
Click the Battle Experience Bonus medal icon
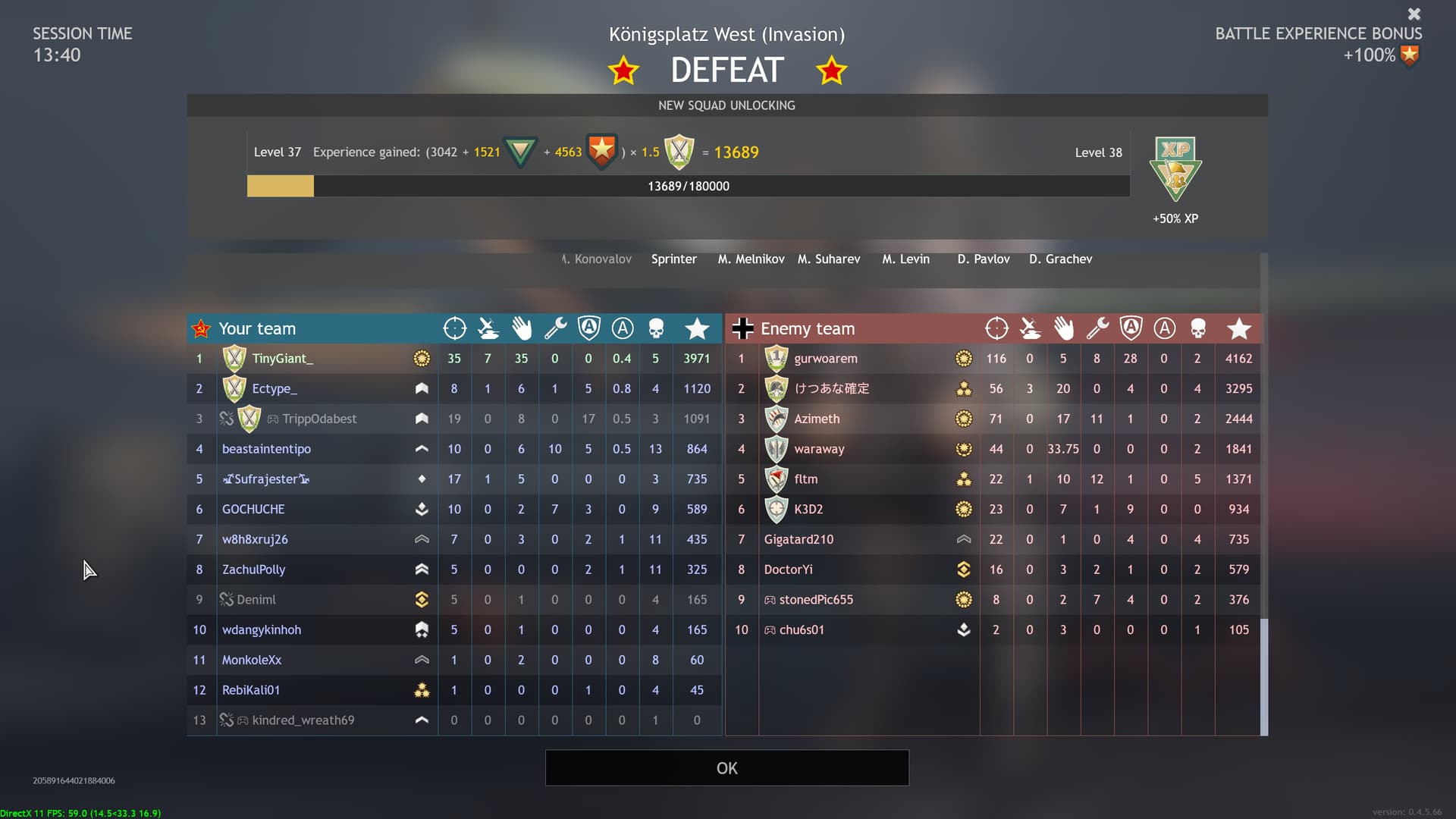1410,54
